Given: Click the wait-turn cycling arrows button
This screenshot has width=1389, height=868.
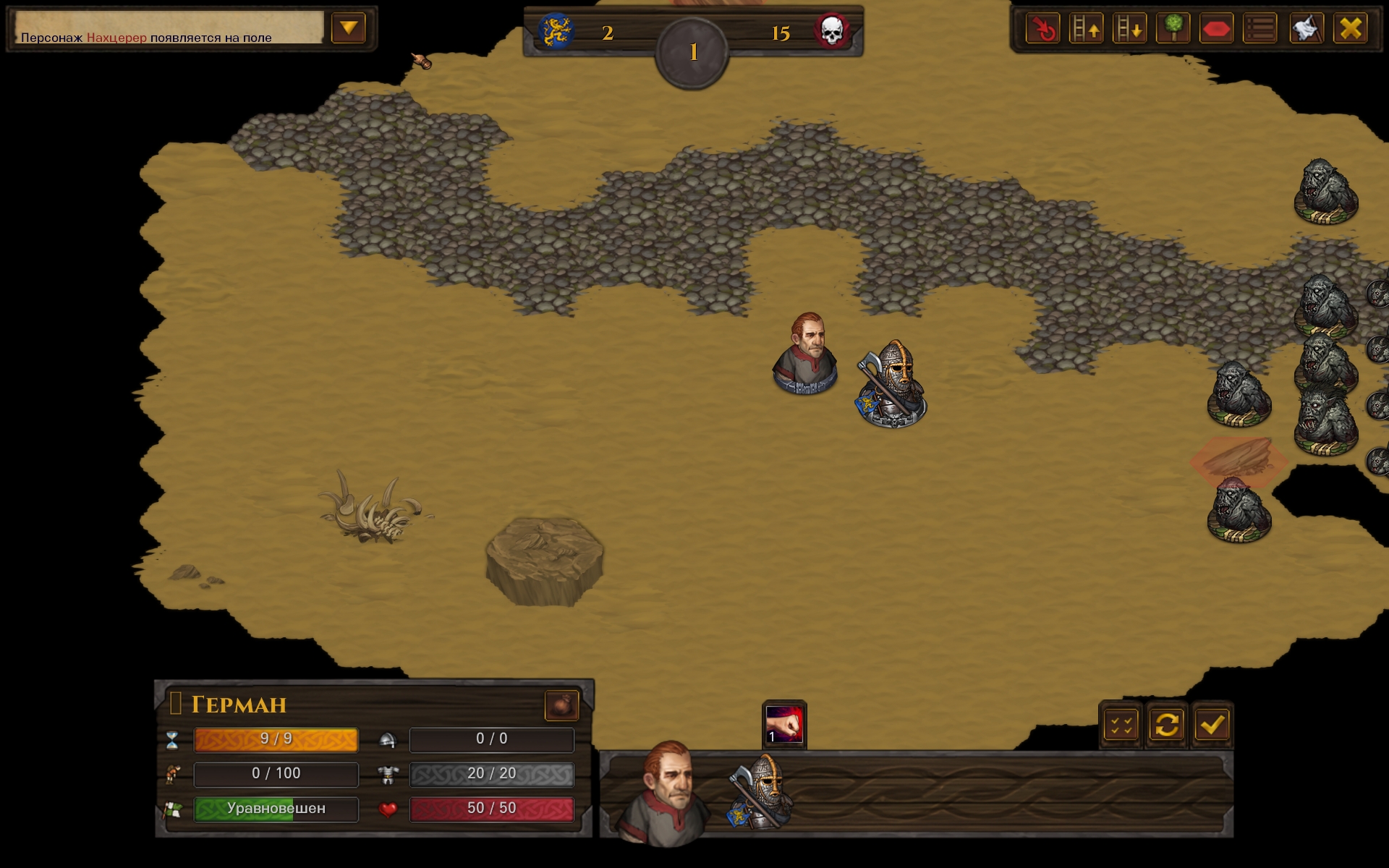Looking at the screenshot, I should (x=1166, y=725).
